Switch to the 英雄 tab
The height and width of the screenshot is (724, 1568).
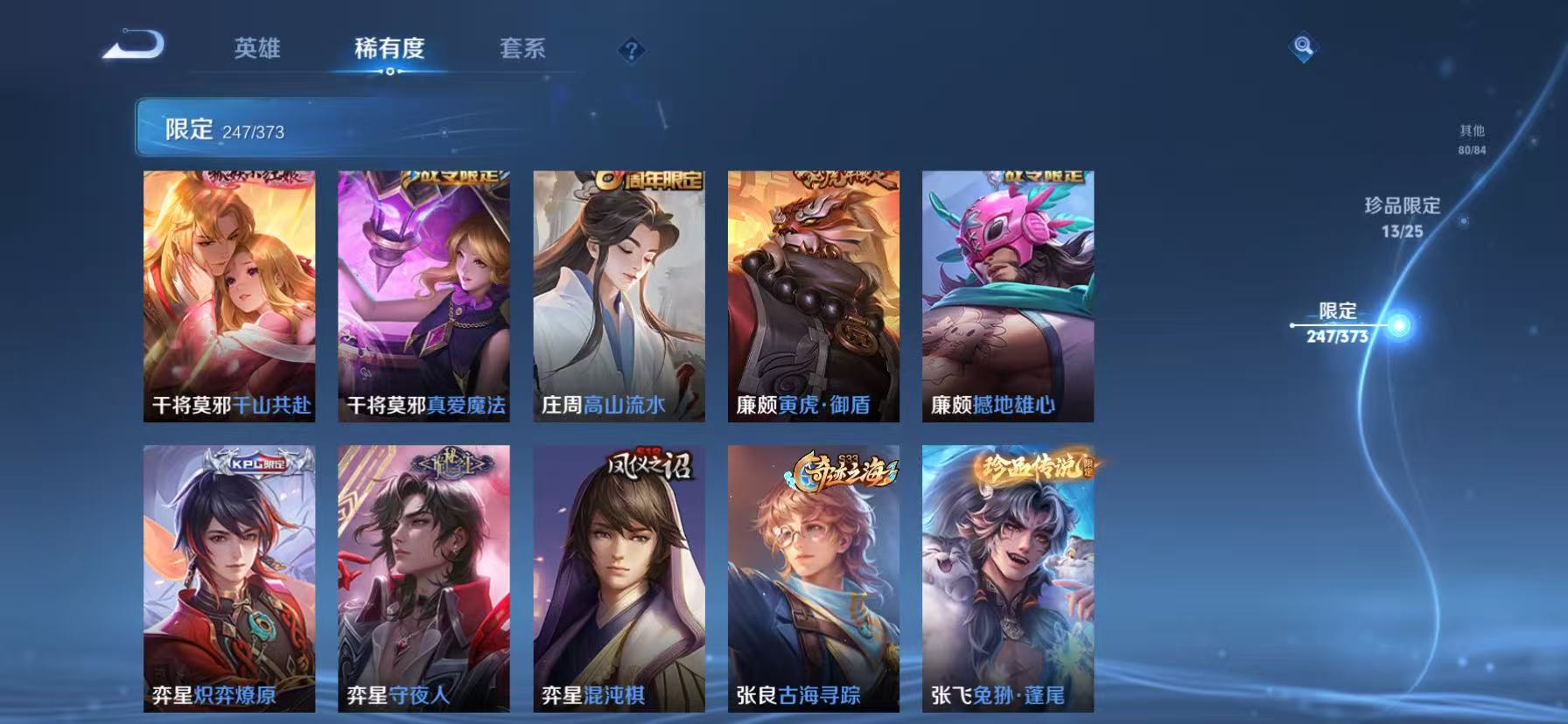point(258,50)
